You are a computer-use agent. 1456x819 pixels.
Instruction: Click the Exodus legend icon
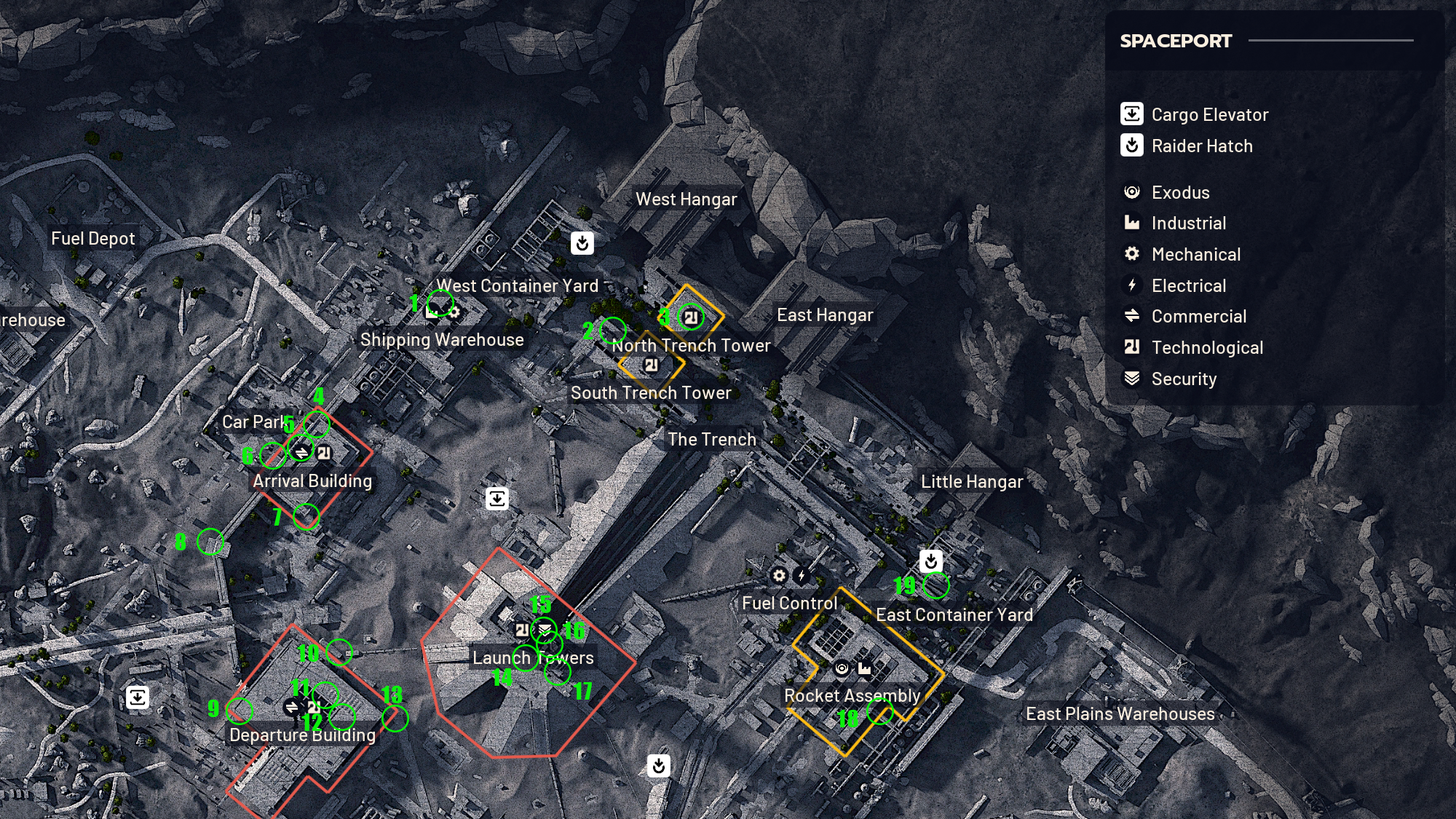tap(1131, 192)
